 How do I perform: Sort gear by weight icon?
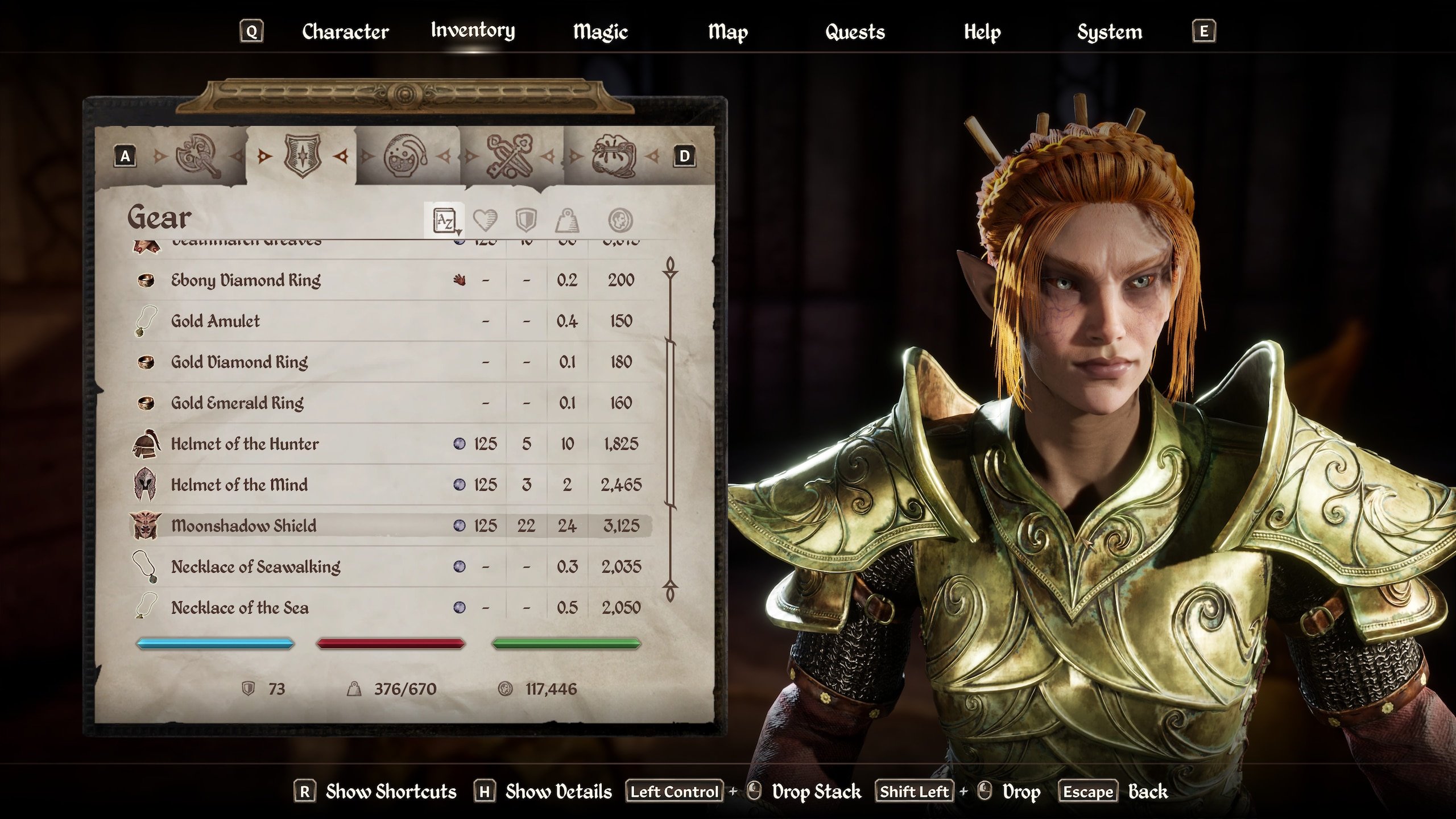click(x=567, y=220)
